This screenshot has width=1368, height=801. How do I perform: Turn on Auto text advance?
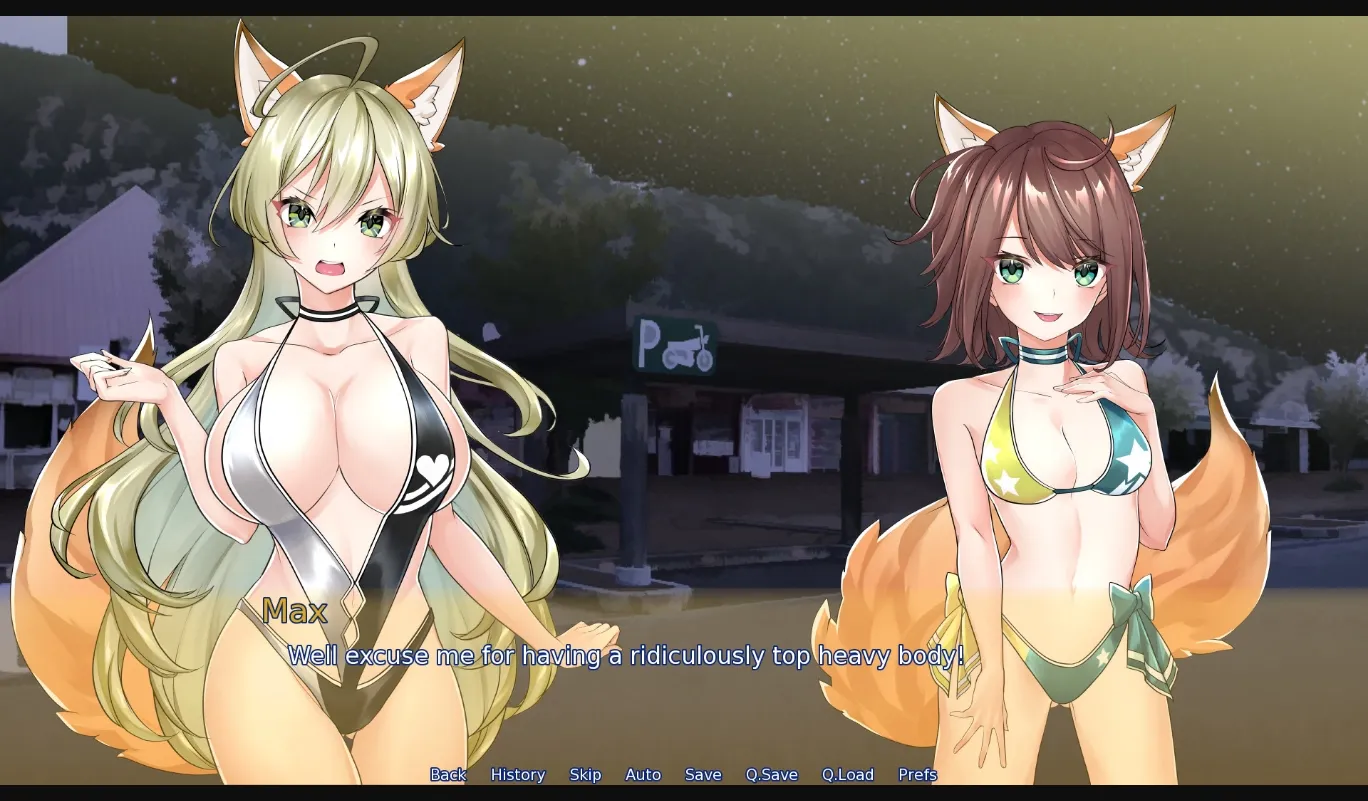click(x=643, y=774)
